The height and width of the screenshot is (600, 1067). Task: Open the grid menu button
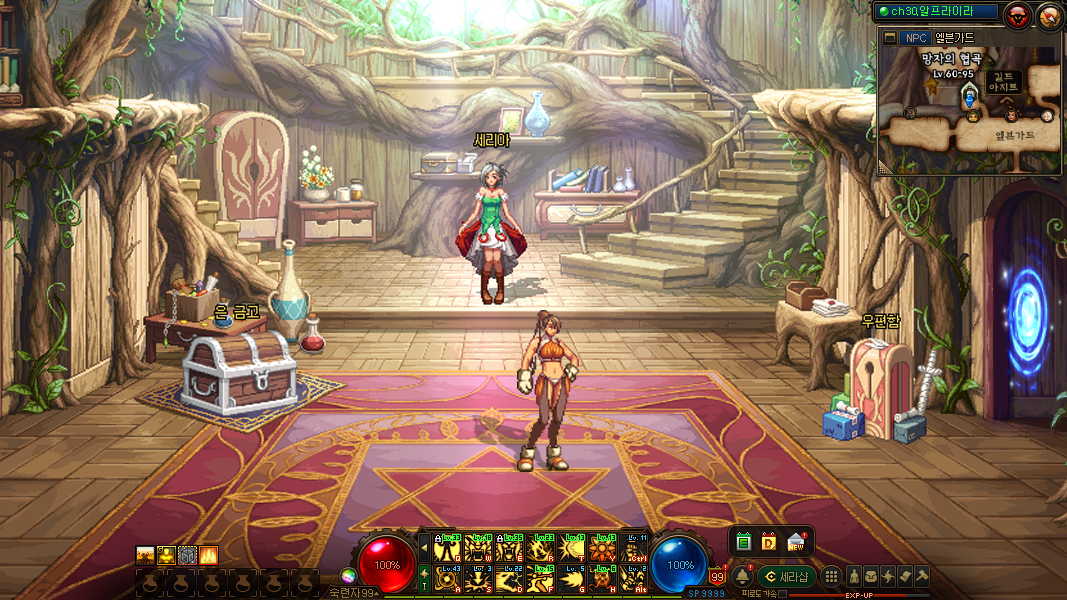click(831, 576)
